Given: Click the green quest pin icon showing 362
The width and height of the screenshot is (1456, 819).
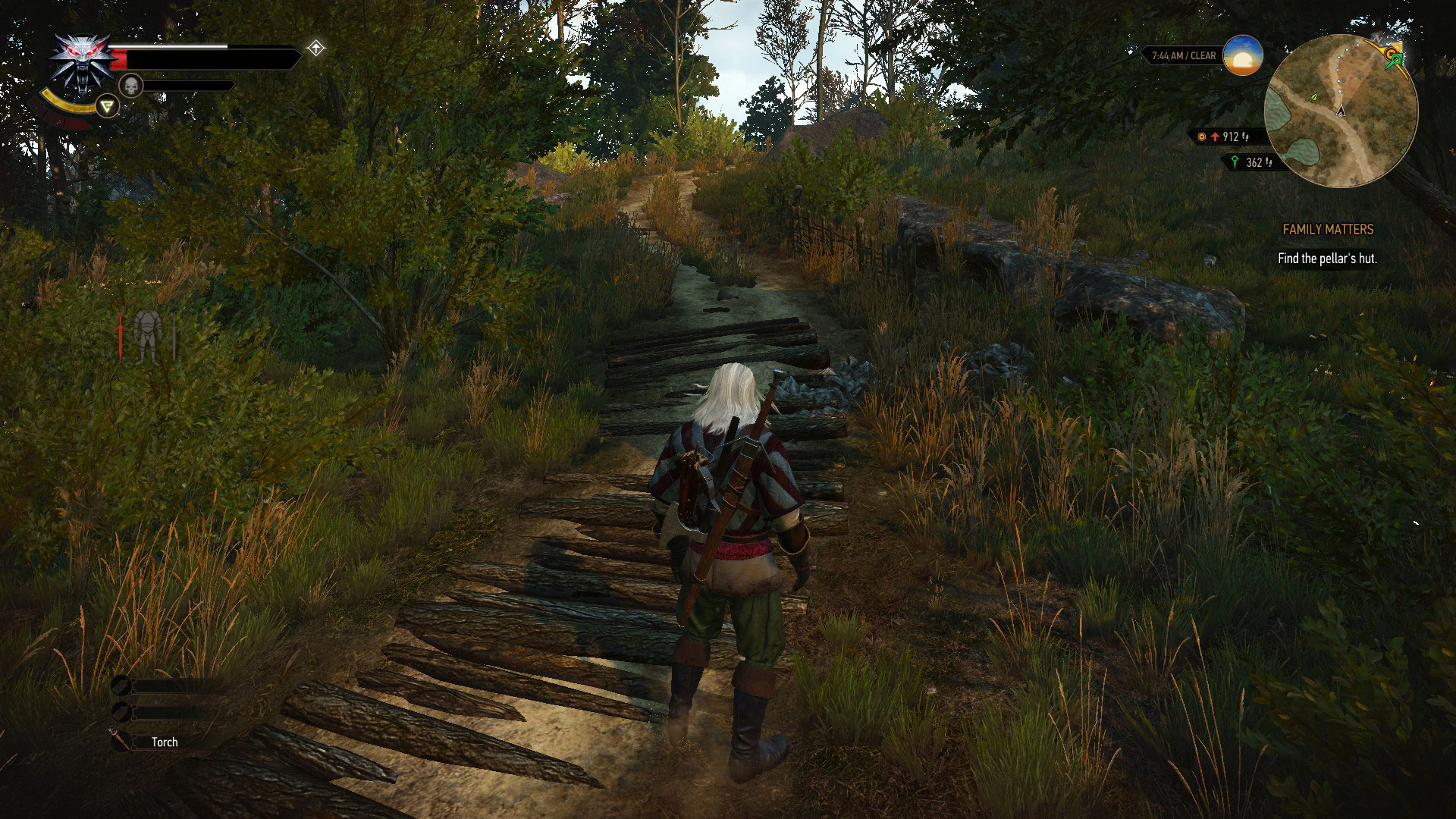Looking at the screenshot, I should tap(1235, 162).
